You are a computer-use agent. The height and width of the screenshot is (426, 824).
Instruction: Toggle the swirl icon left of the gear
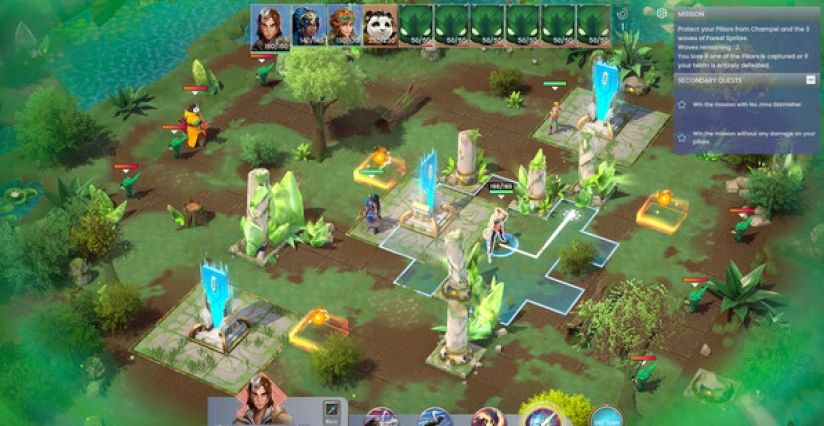point(624,14)
